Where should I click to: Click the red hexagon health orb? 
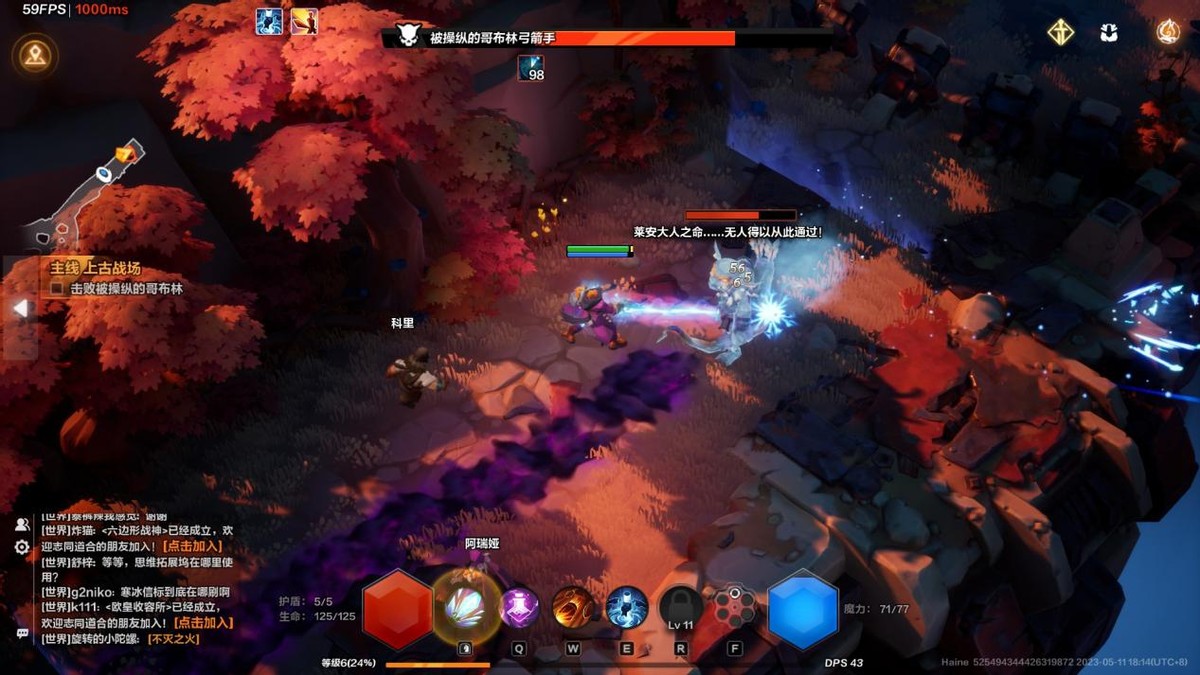pyautogui.click(x=397, y=610)
